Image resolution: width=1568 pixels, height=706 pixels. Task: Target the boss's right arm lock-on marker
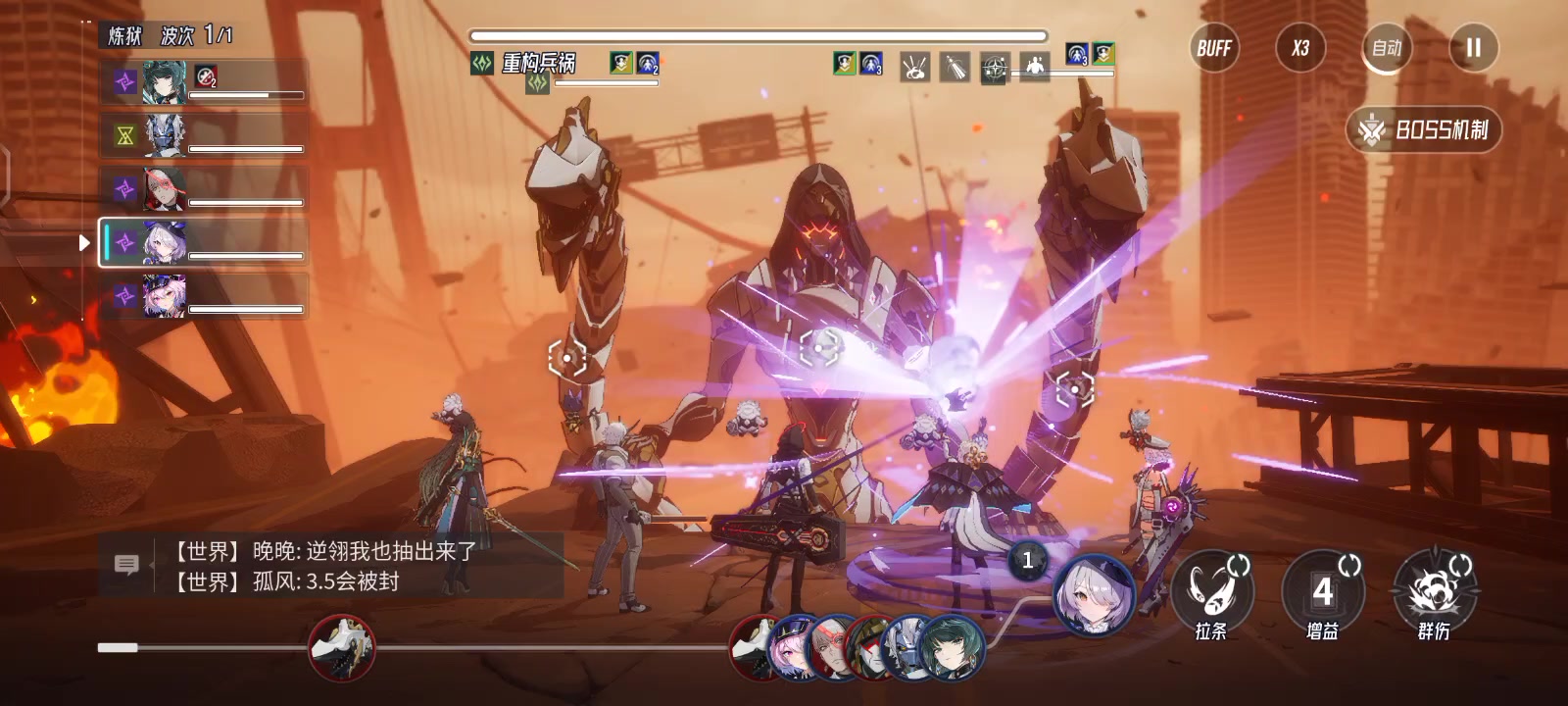tap(1074, 389)
